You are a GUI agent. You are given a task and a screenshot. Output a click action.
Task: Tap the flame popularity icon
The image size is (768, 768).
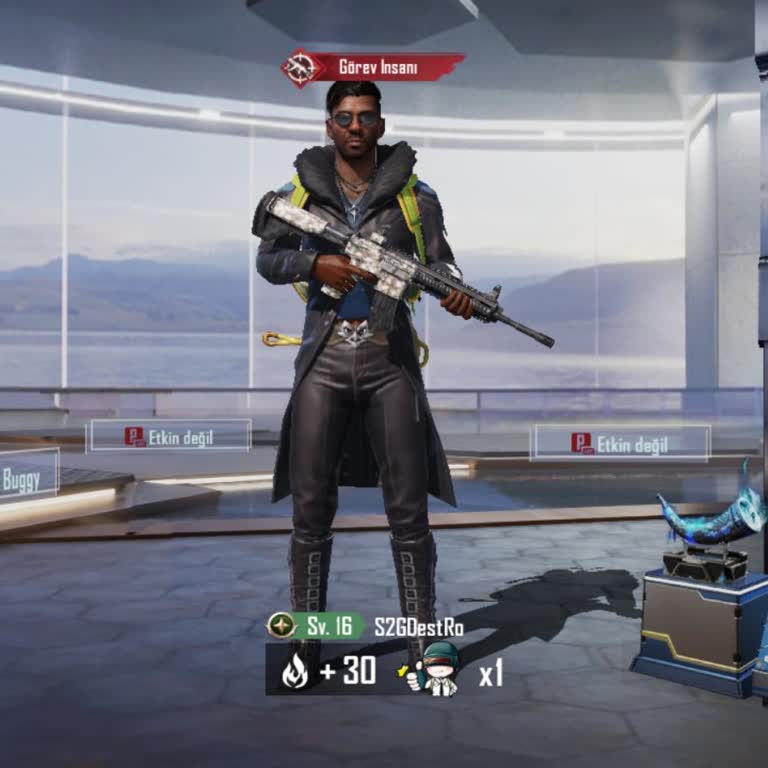click(295, 671)
